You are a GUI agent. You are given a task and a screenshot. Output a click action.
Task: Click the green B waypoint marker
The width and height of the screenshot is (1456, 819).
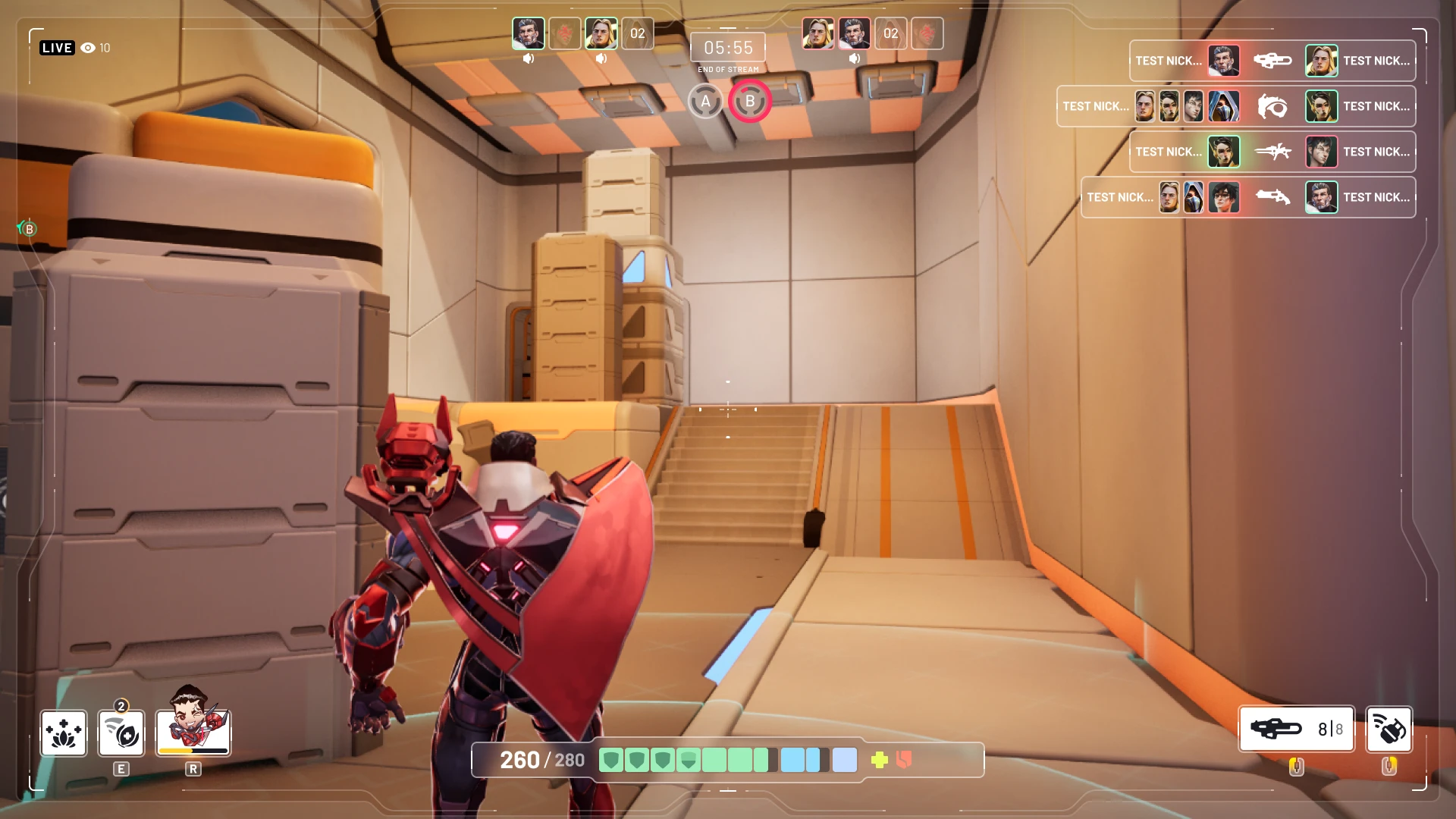tap(28, 228)
